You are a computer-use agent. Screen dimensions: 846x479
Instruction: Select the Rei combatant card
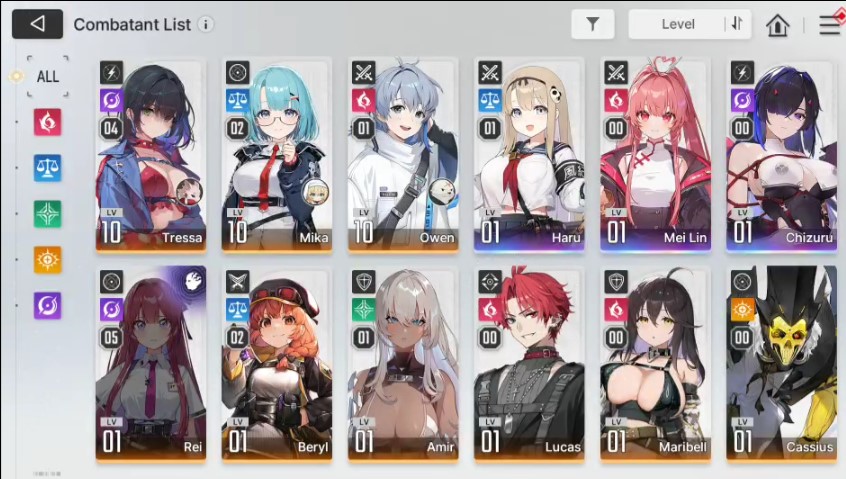tap(151, 362)
